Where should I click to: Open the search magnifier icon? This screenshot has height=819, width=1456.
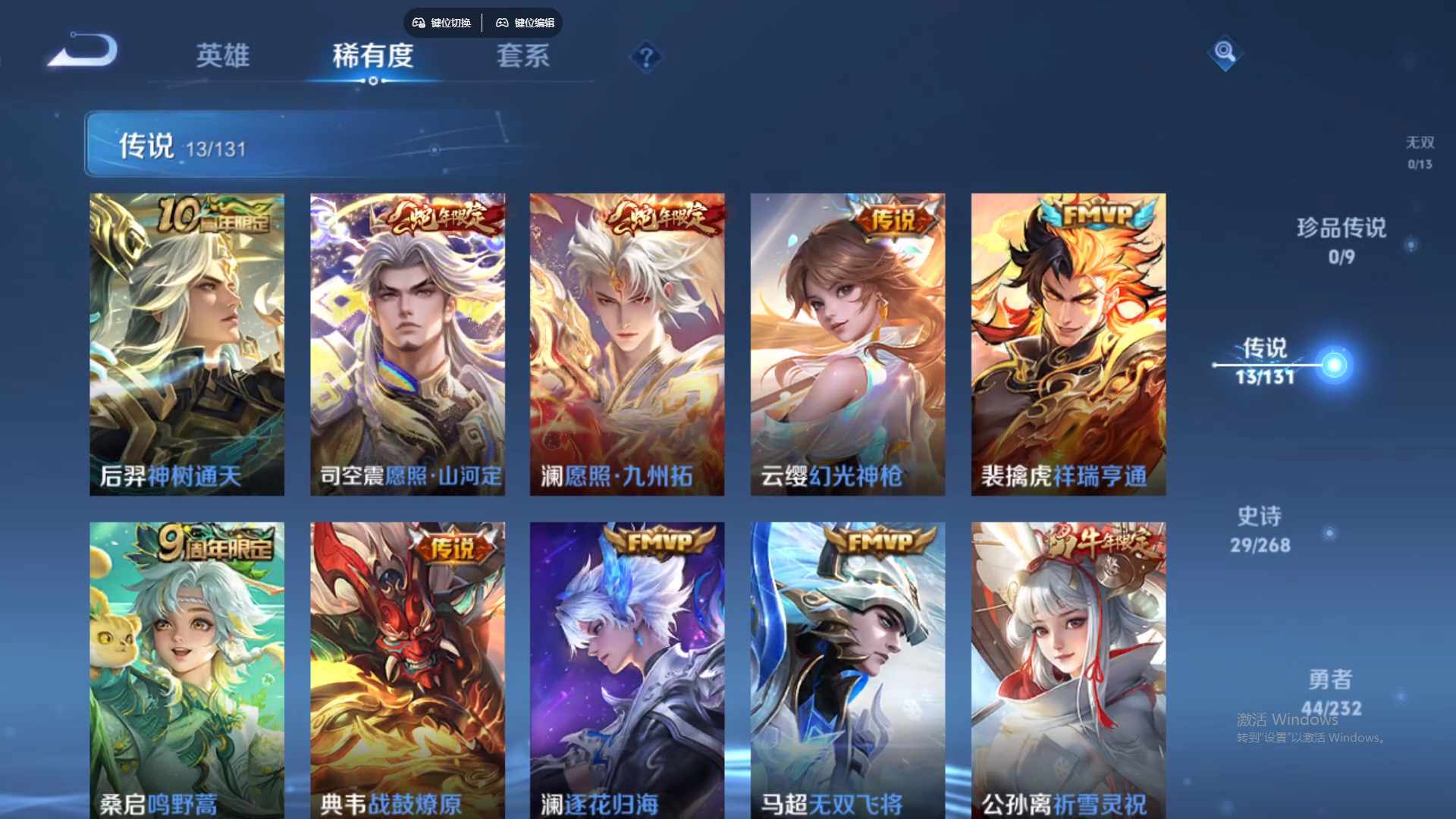point(1224,53)
